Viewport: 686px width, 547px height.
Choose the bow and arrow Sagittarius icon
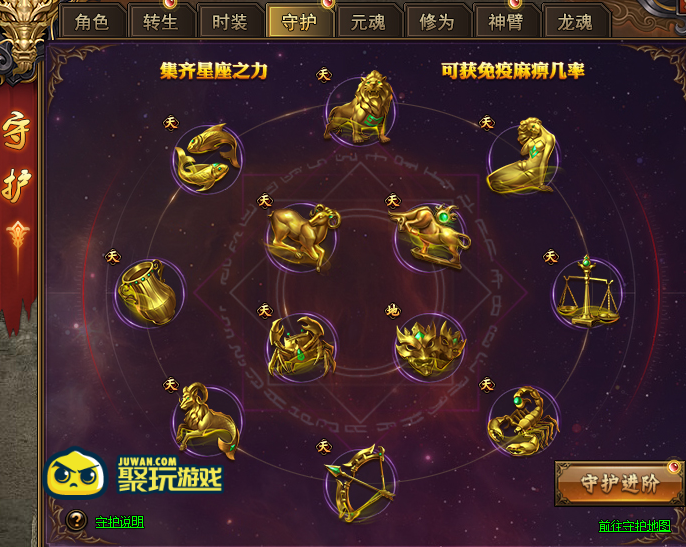point(359,479)
